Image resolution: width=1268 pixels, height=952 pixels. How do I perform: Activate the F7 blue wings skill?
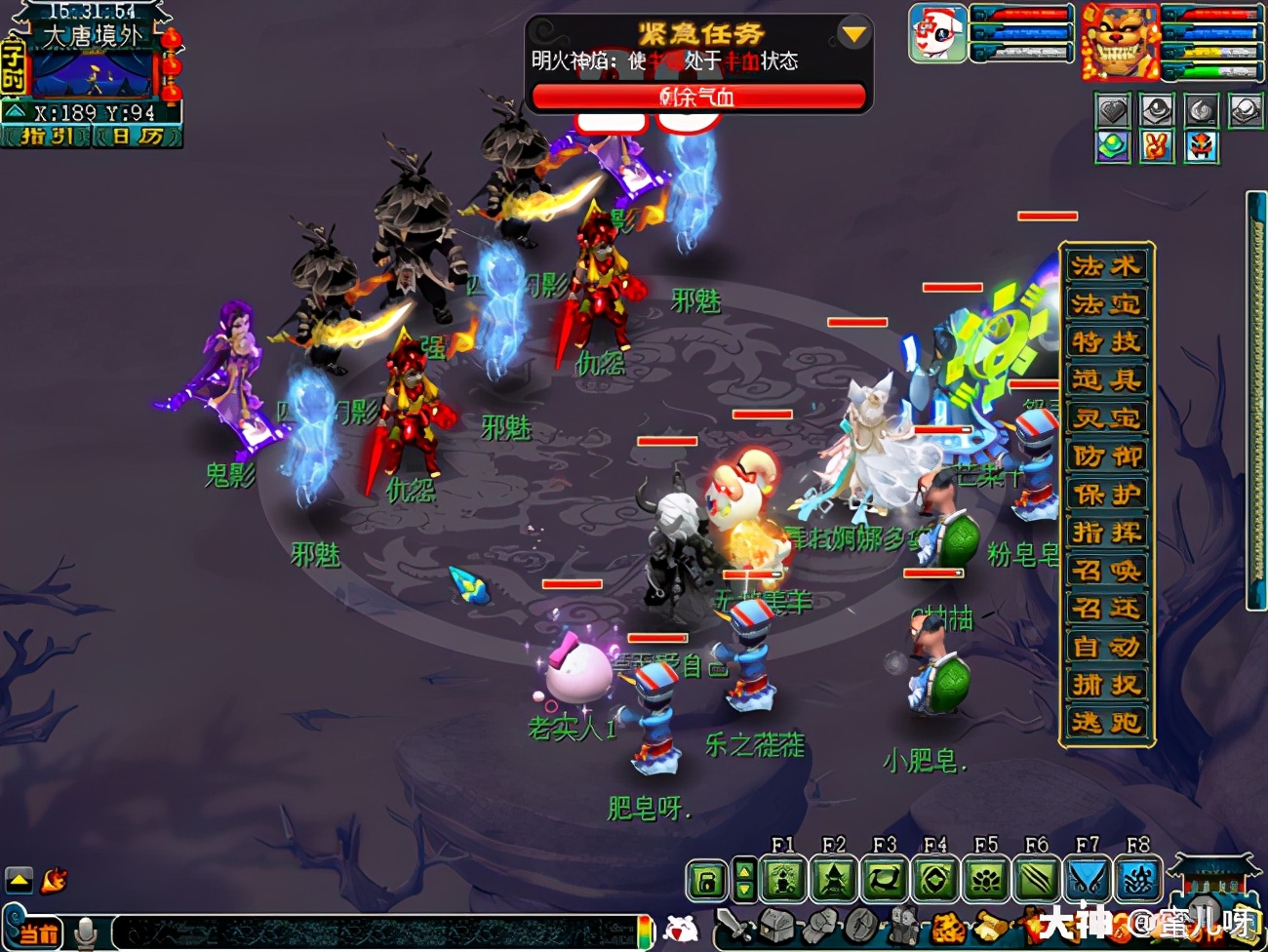(1087, 881)
